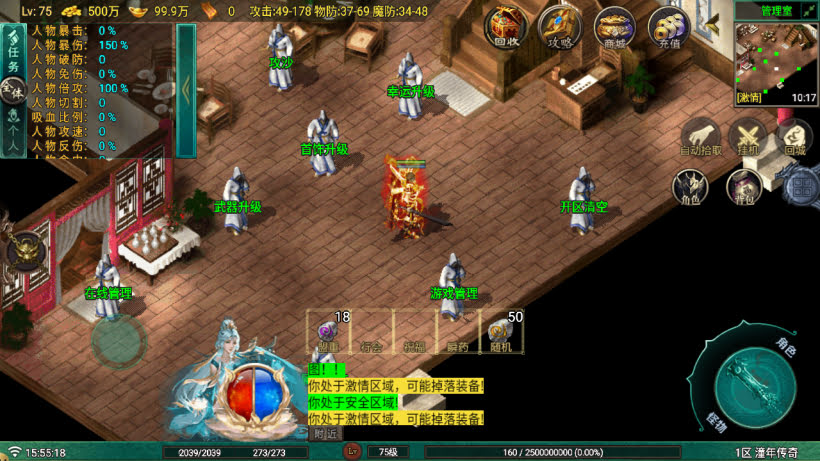Viewport: 820px width, 461px height.
Task: Select the 附近 nearby chat channel
Action: pos(324,434)
